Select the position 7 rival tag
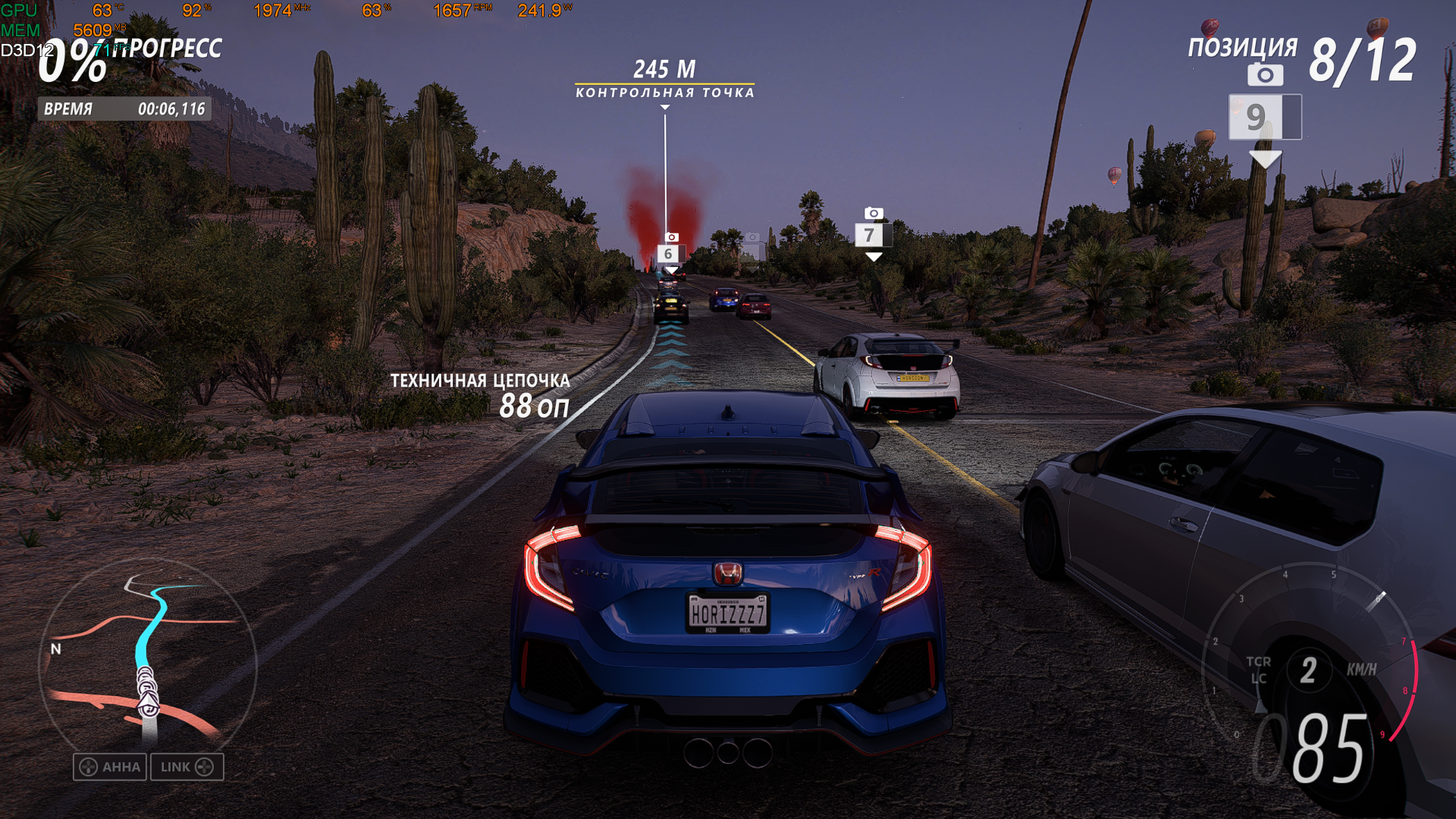1456x819 pixels. (872, 235)
